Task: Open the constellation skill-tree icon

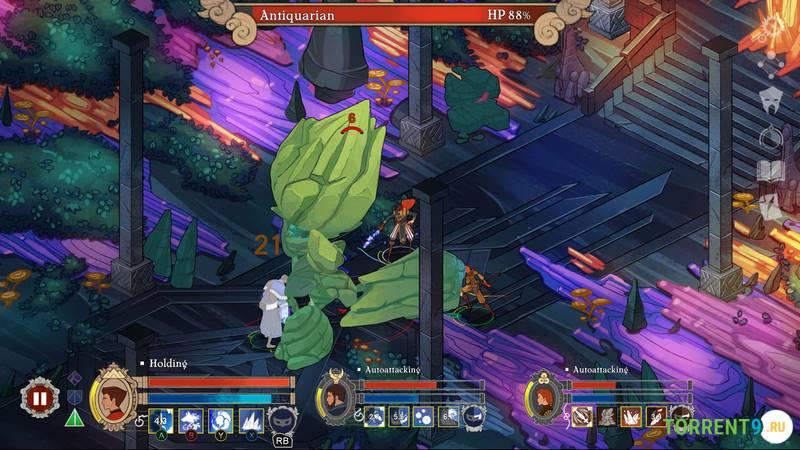Action: point(771,66)
